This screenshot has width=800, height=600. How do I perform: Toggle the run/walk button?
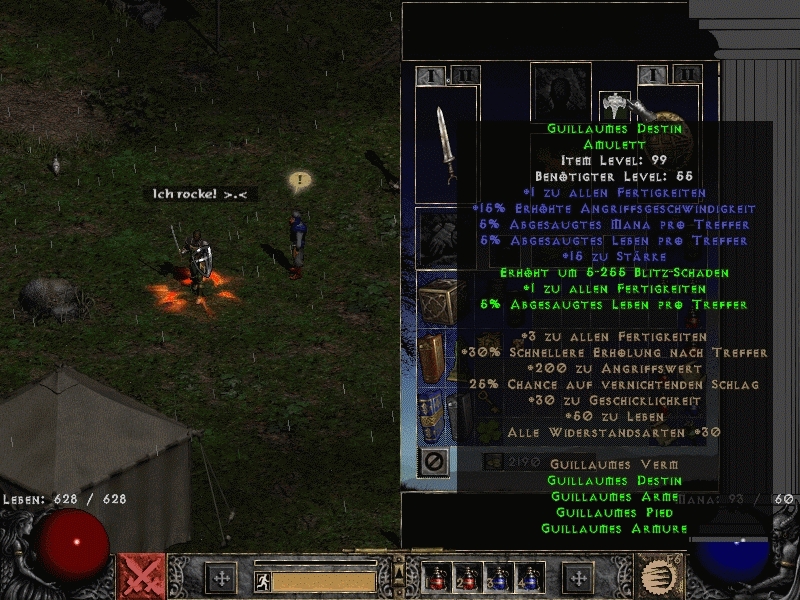[x=261, y=579]
